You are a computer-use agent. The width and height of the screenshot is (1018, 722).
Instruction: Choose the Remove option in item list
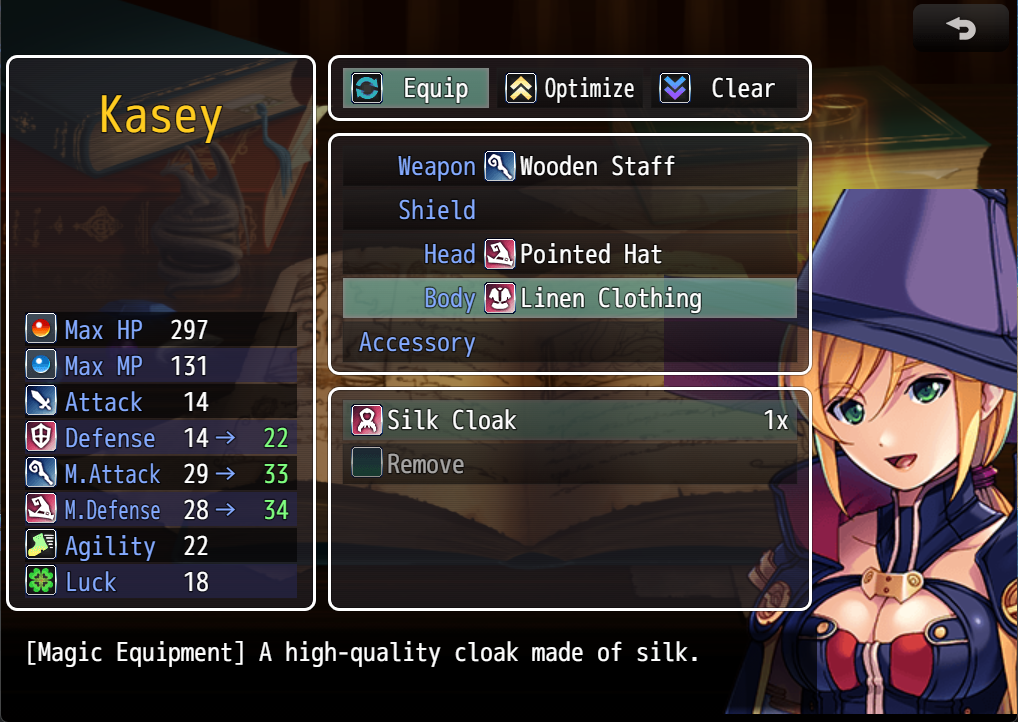(570, 465)
